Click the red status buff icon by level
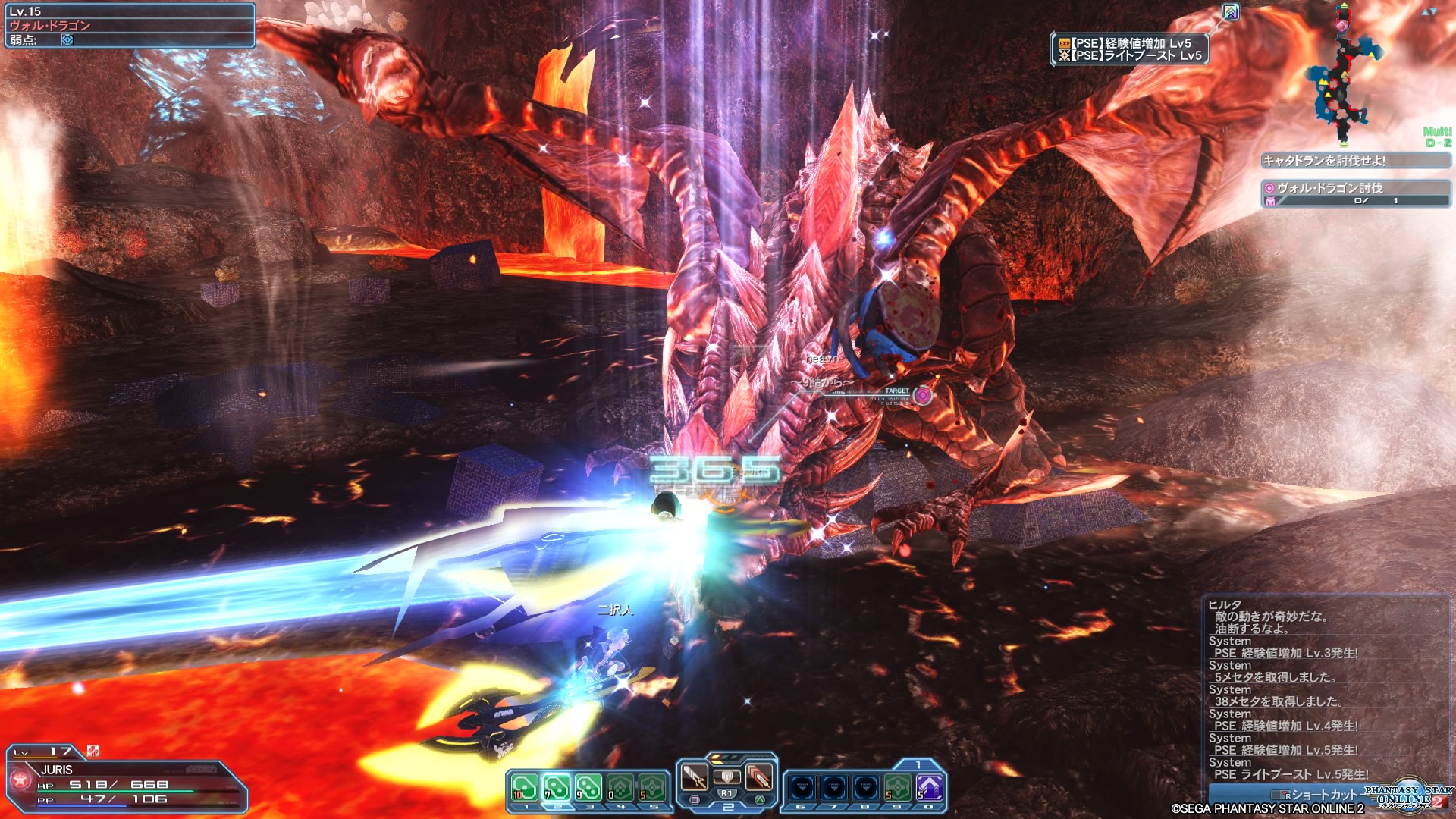 (x=93, y=751)
